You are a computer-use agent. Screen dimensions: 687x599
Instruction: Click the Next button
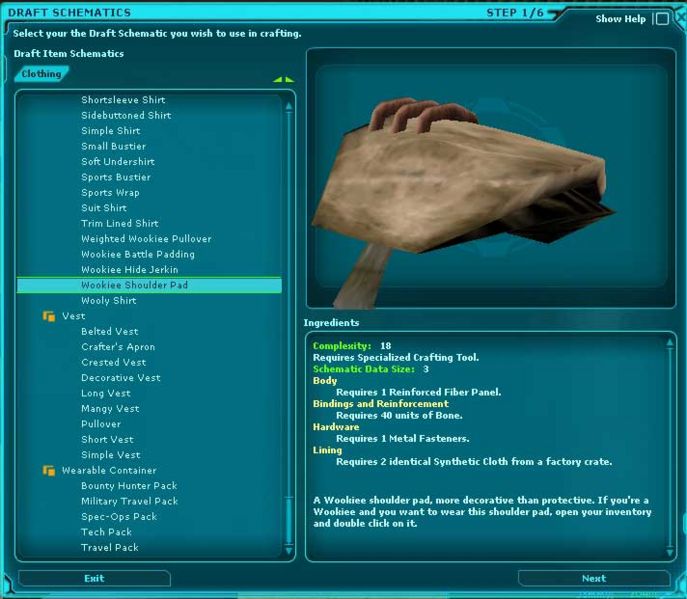593,578
